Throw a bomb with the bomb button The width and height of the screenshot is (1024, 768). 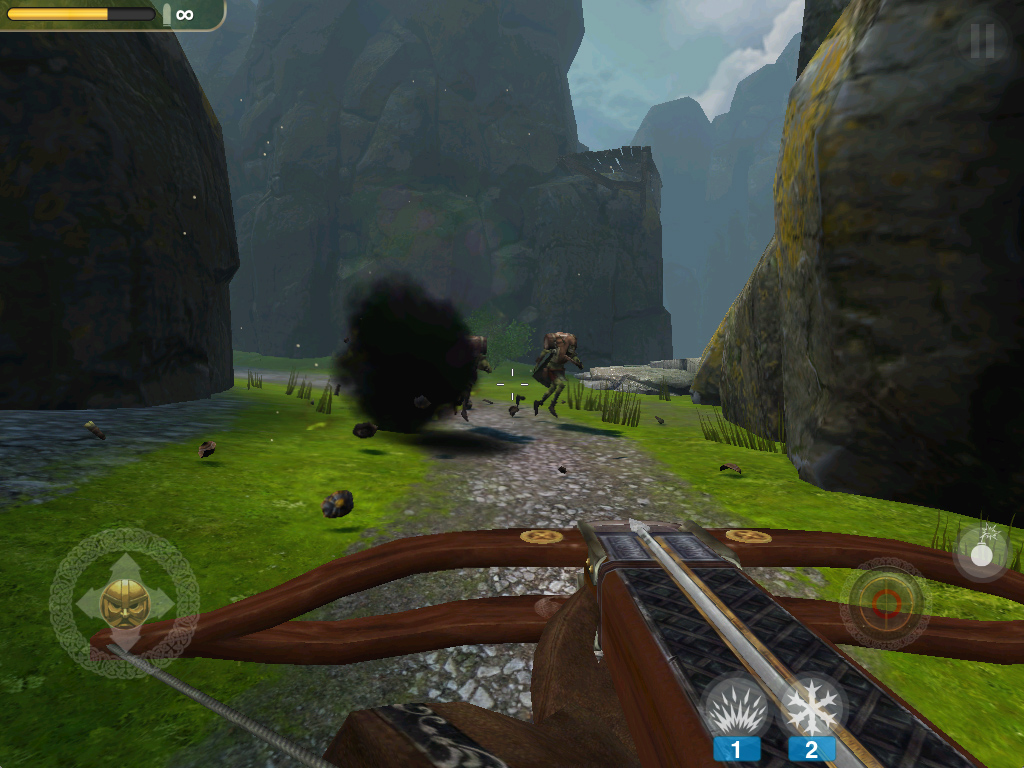[981, 551]
